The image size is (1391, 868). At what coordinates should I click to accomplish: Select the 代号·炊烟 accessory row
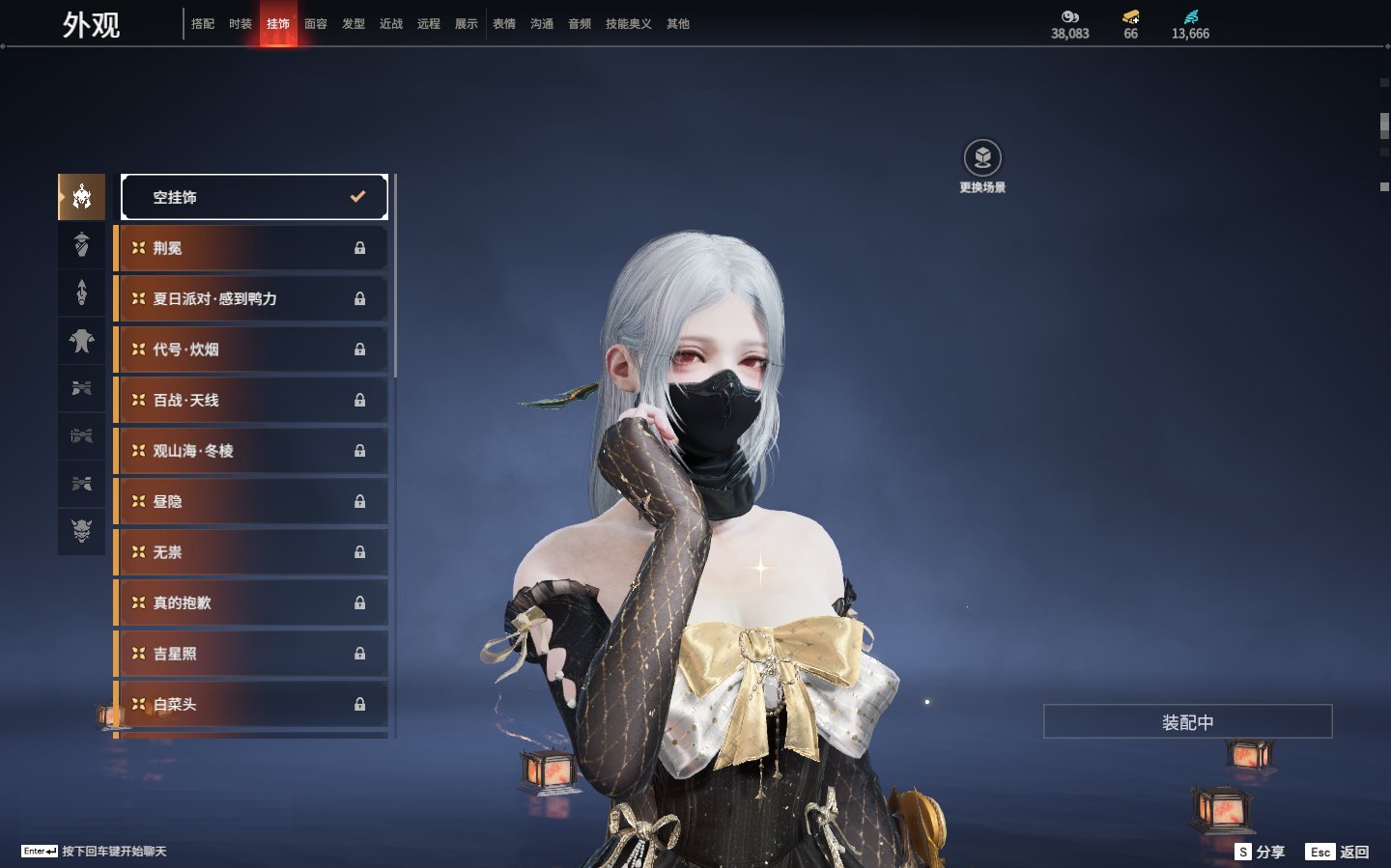[251, 350]
